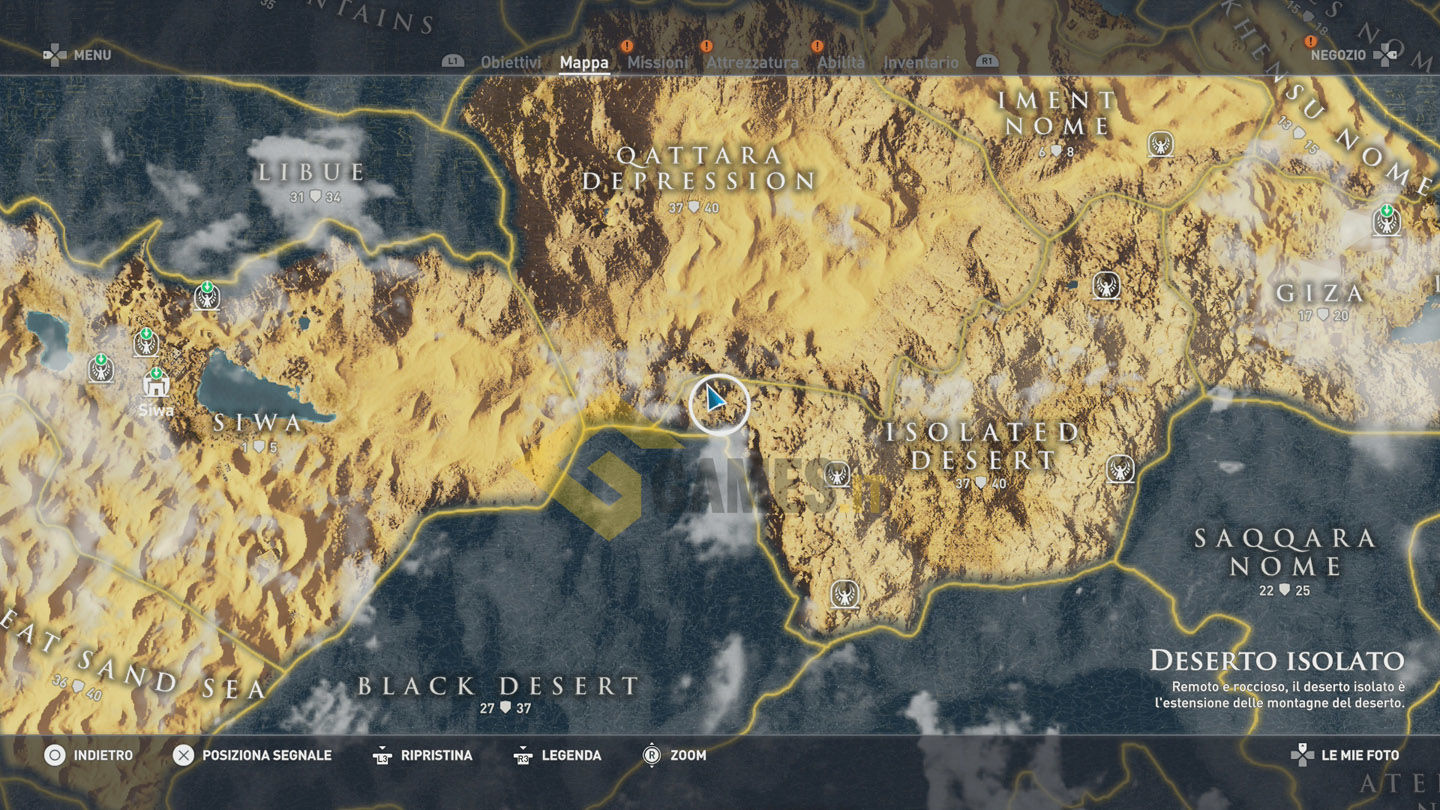1440x810 pixels.
Task: Open the Inventario tab
Action: point(921,62)
